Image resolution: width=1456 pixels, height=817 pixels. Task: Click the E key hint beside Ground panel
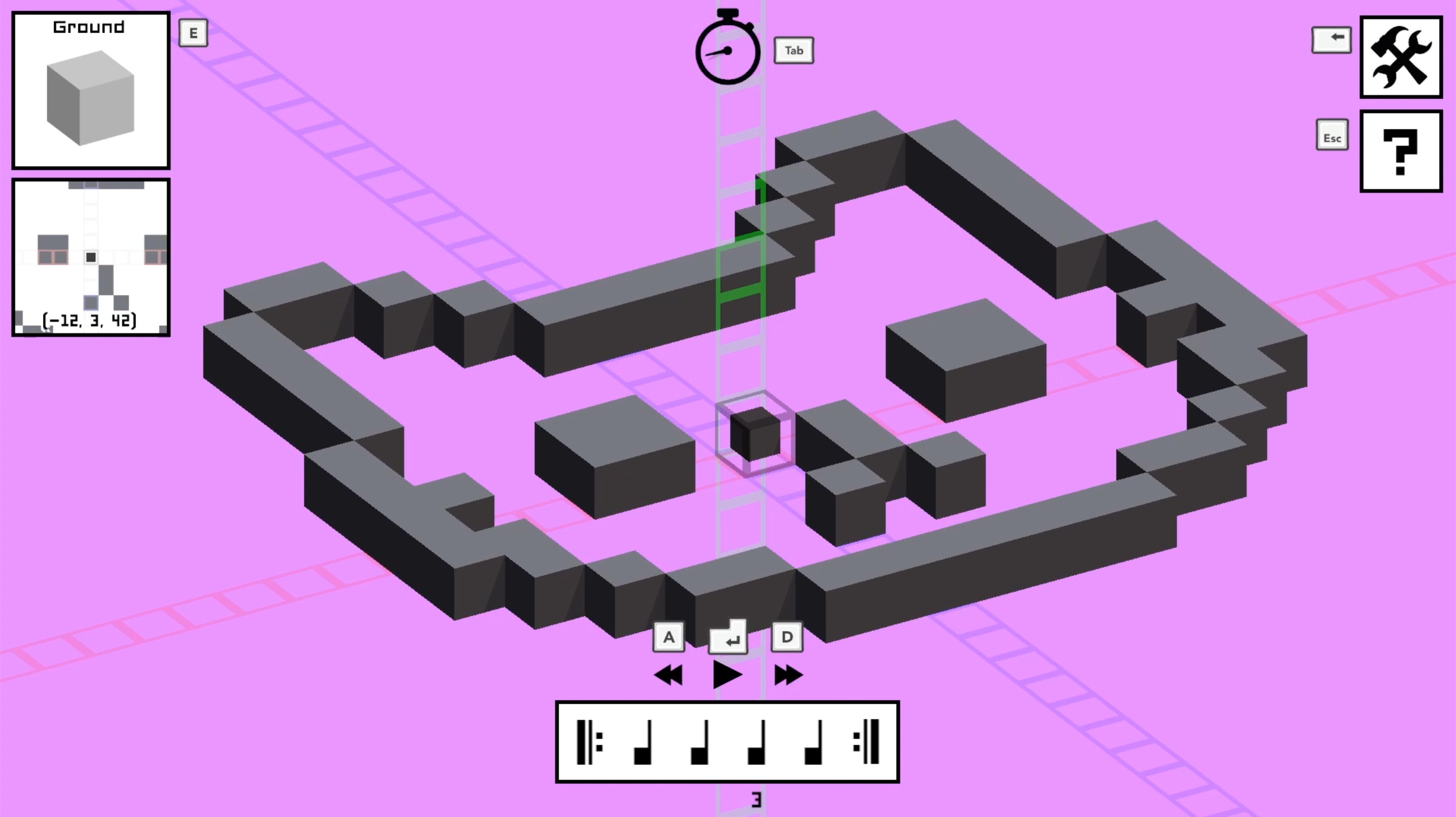[193, 33]
